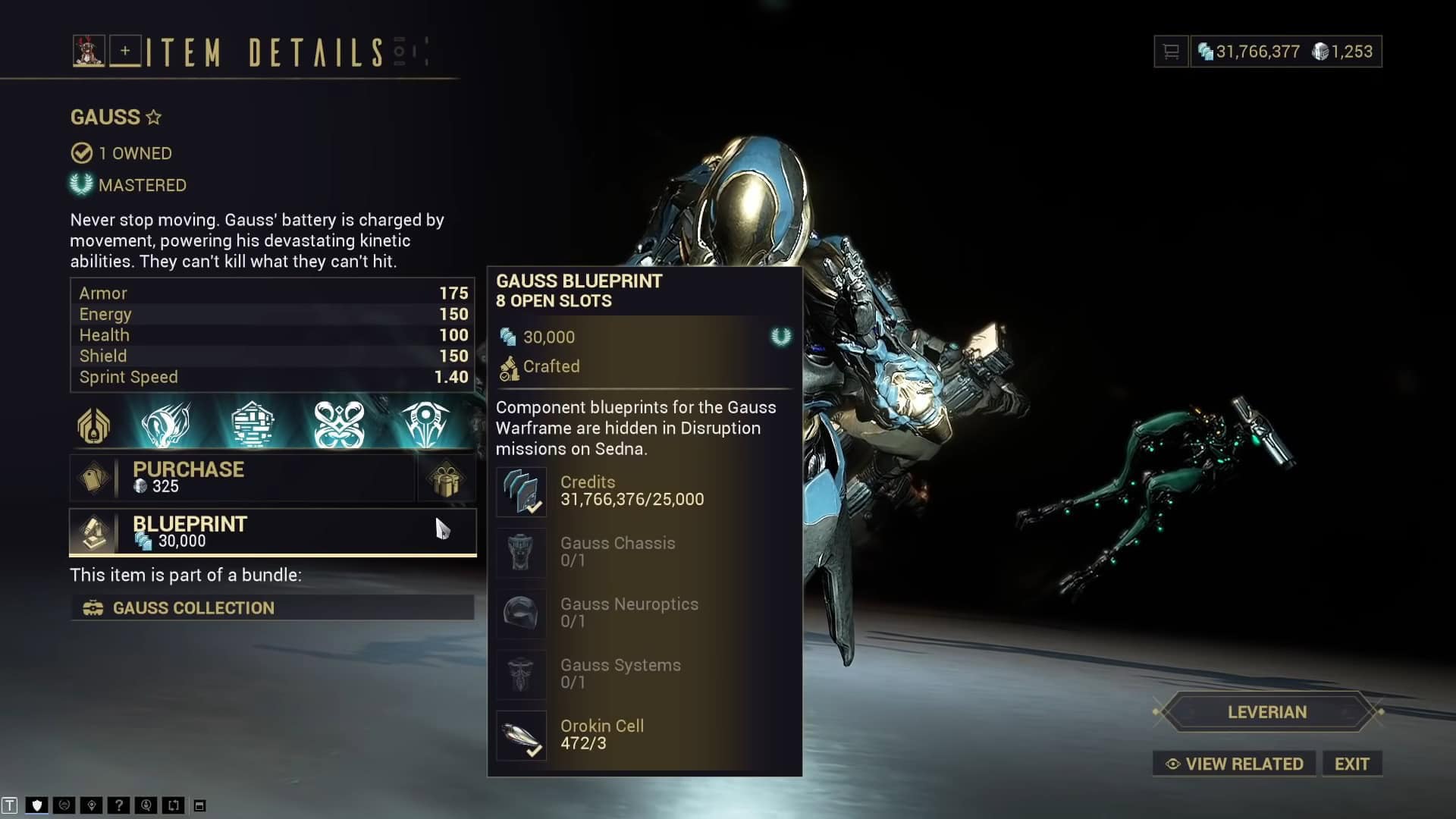Select Gauss' passive ability icon
Image resolution: width=1456 pixels, height=819 pixels.
pos(94,425)
